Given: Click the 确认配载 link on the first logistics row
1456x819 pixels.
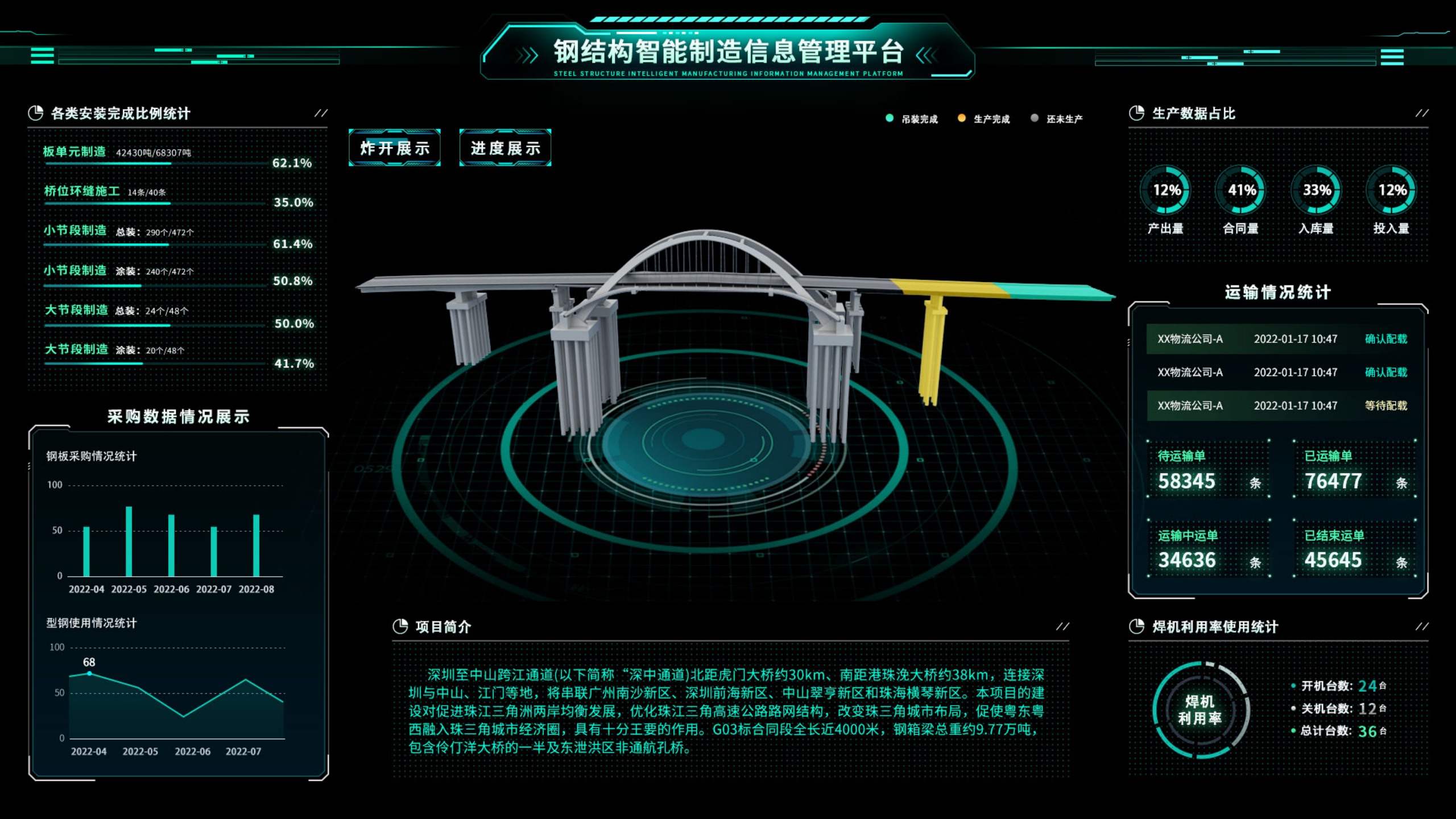Looking at the screenshot, I should pos(1385,339).
